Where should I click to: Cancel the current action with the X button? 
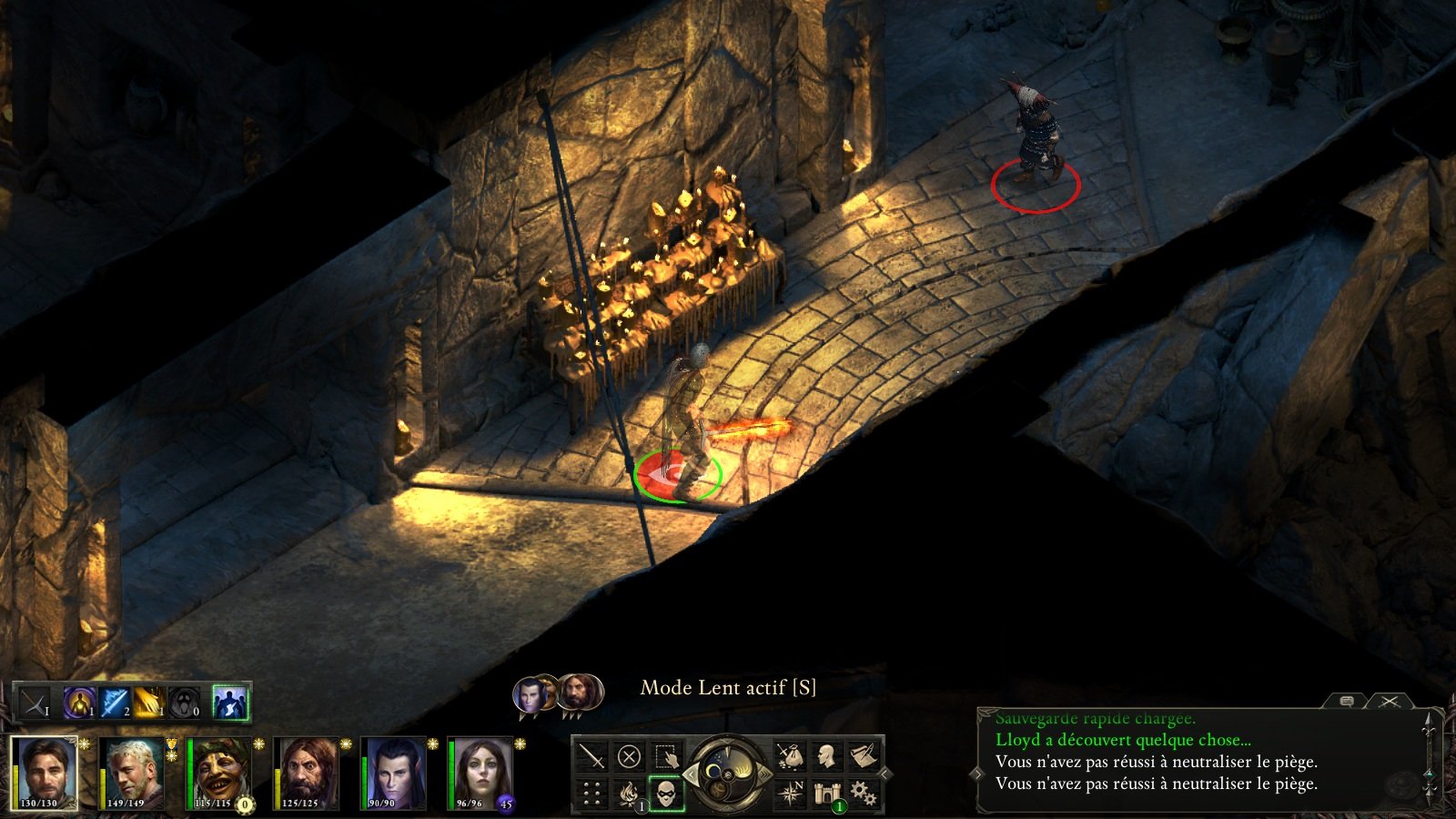click(629, 756)
